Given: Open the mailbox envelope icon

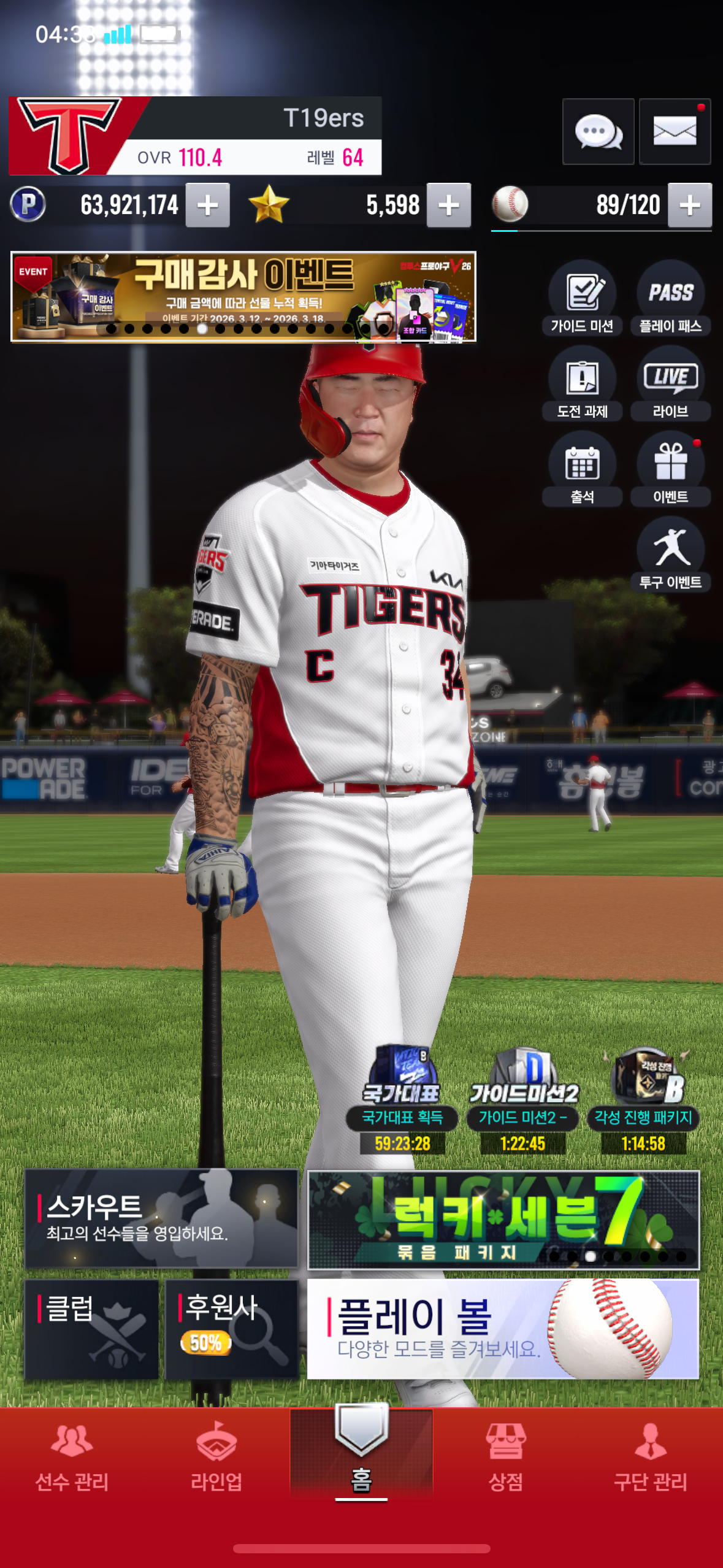Looking at the screenshot, I should coord(675,131).
